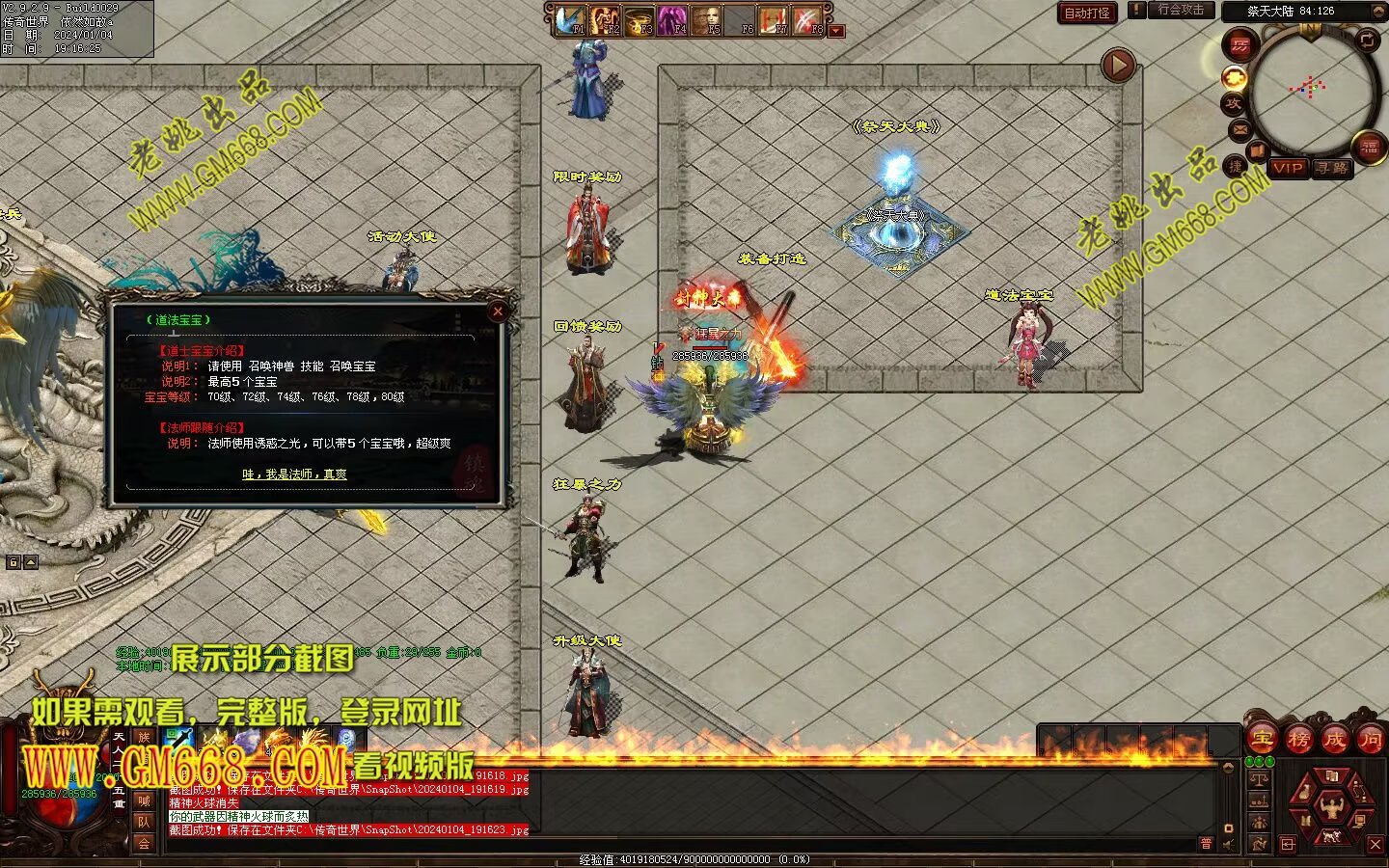Open the VIP panel near the minimap

coord(1287,168)
